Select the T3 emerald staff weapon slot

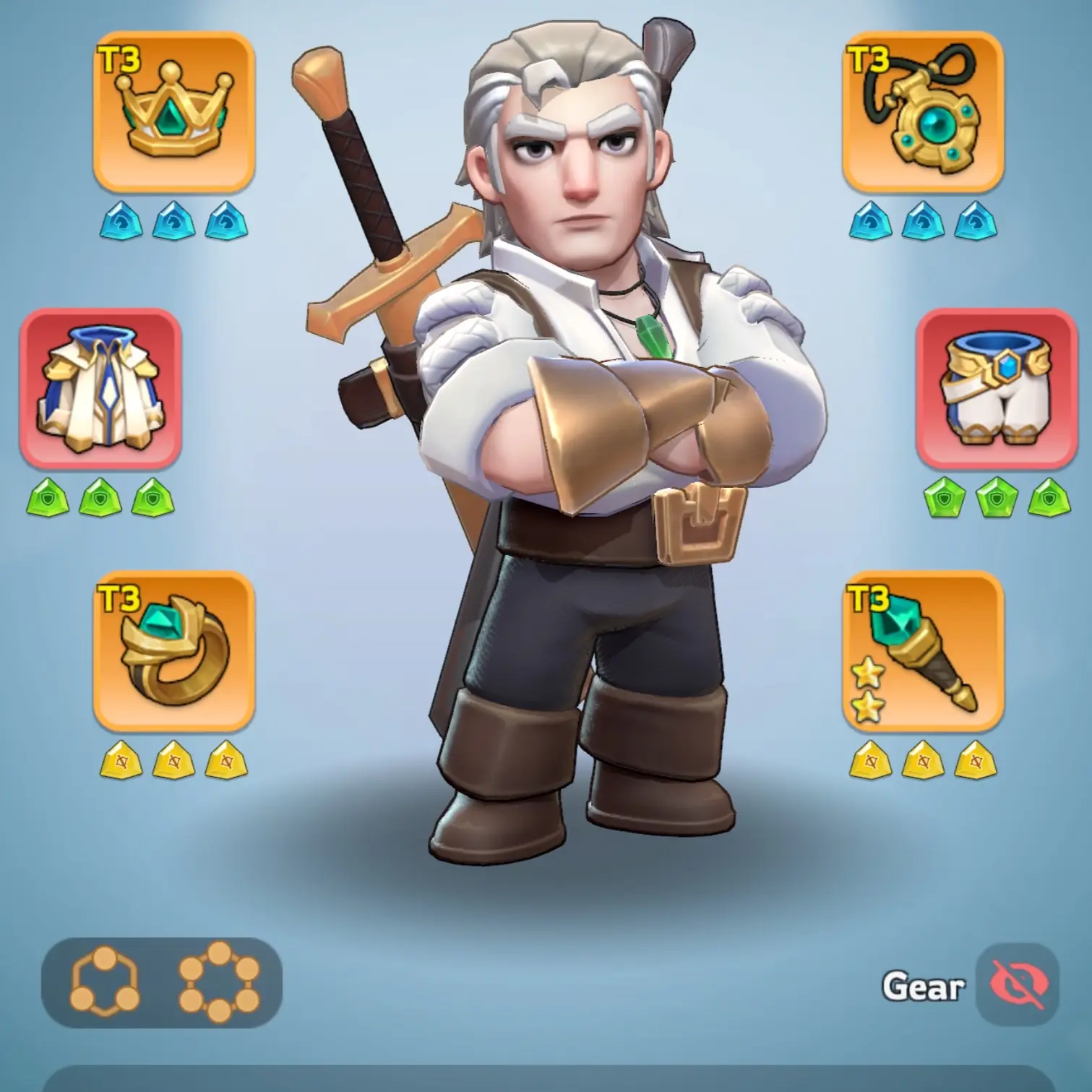[923, 650]
